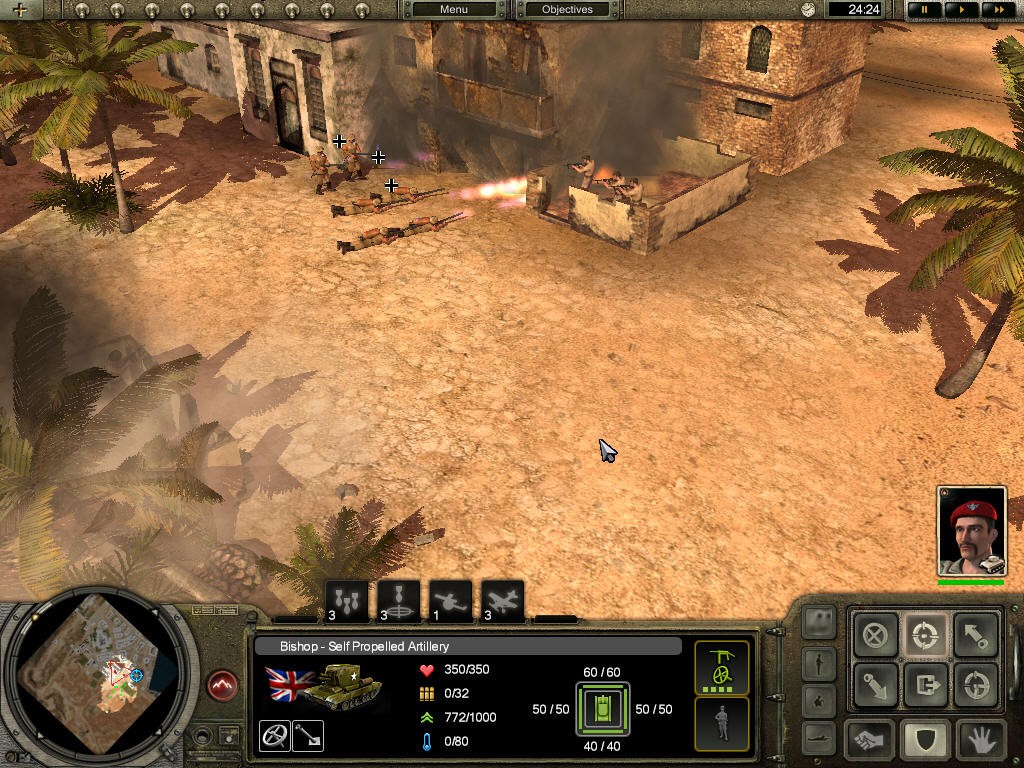Image resolution: width=1024 pixels, height=768 pixels.
Task: Select the exit-vehicle arrow command
Action: 926,686
